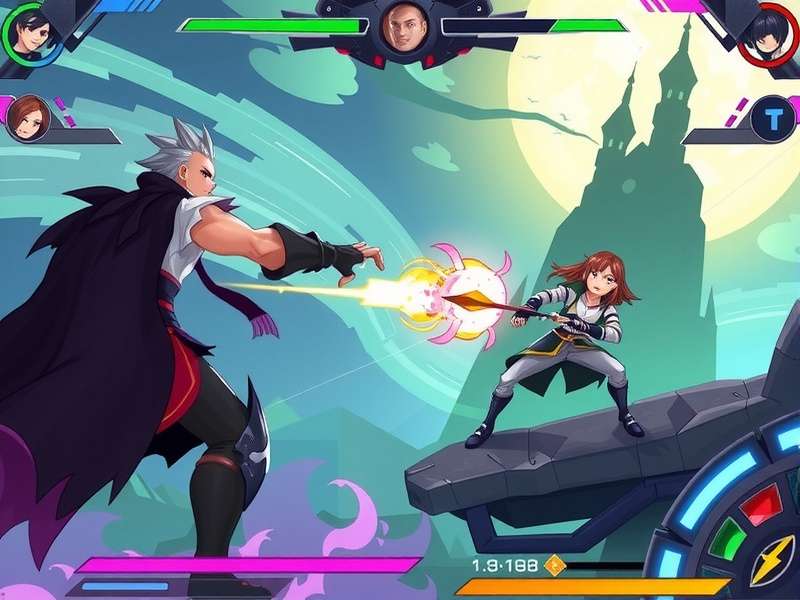
Task: Tap the red segment on the ability wheel
Action: [760, 507]
